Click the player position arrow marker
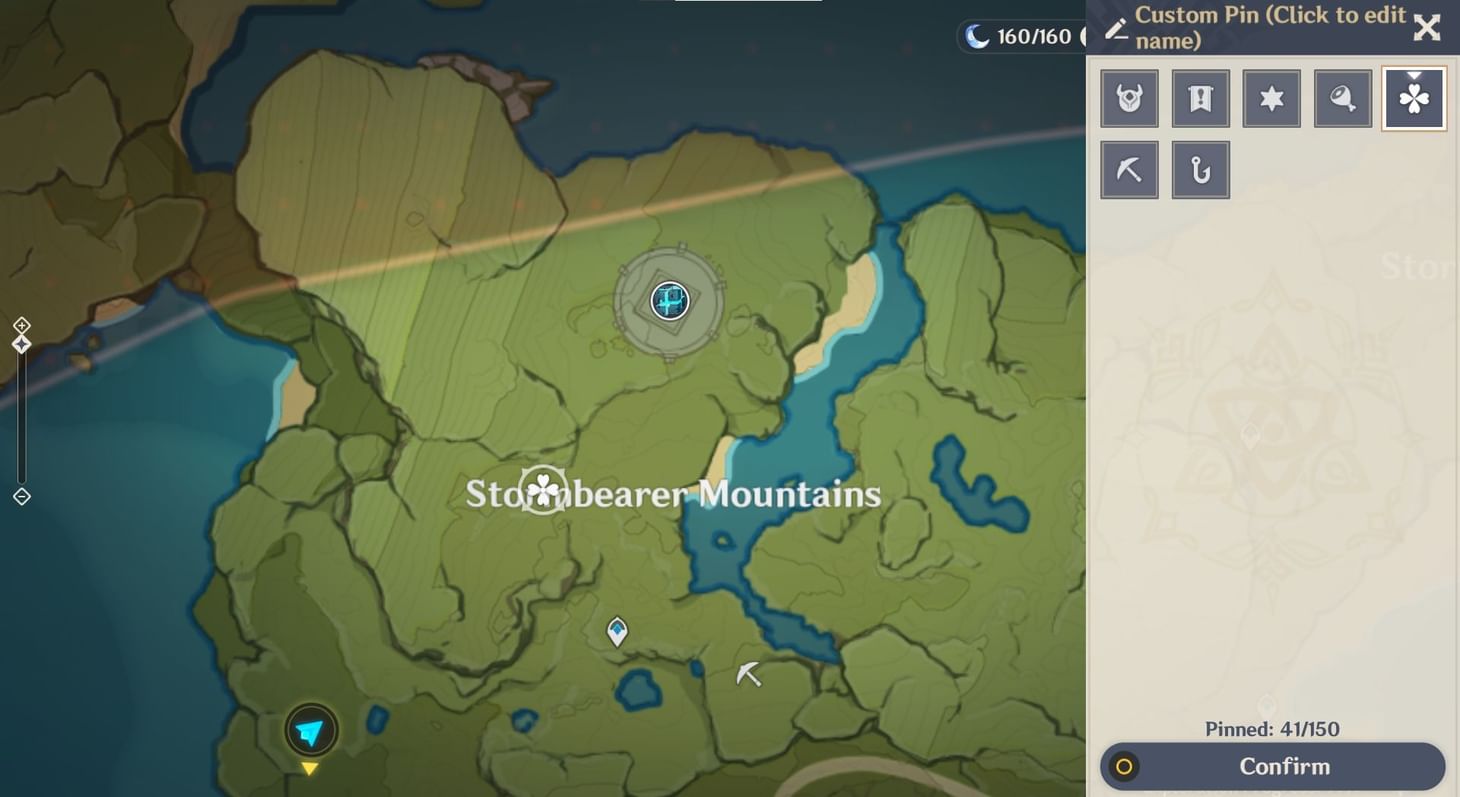Image resolution: width=1460 pixels, height=797 pixels. [x=310, y=730]
